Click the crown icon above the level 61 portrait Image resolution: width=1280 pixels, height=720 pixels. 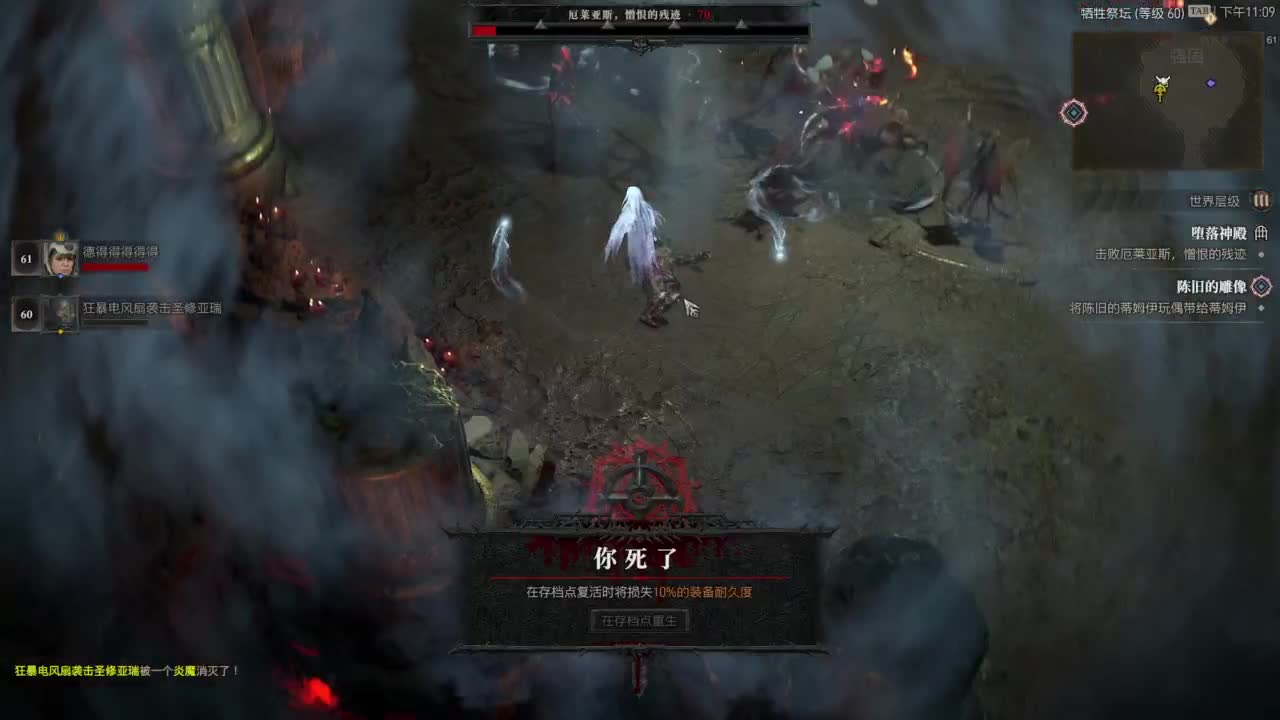point(60,235)
